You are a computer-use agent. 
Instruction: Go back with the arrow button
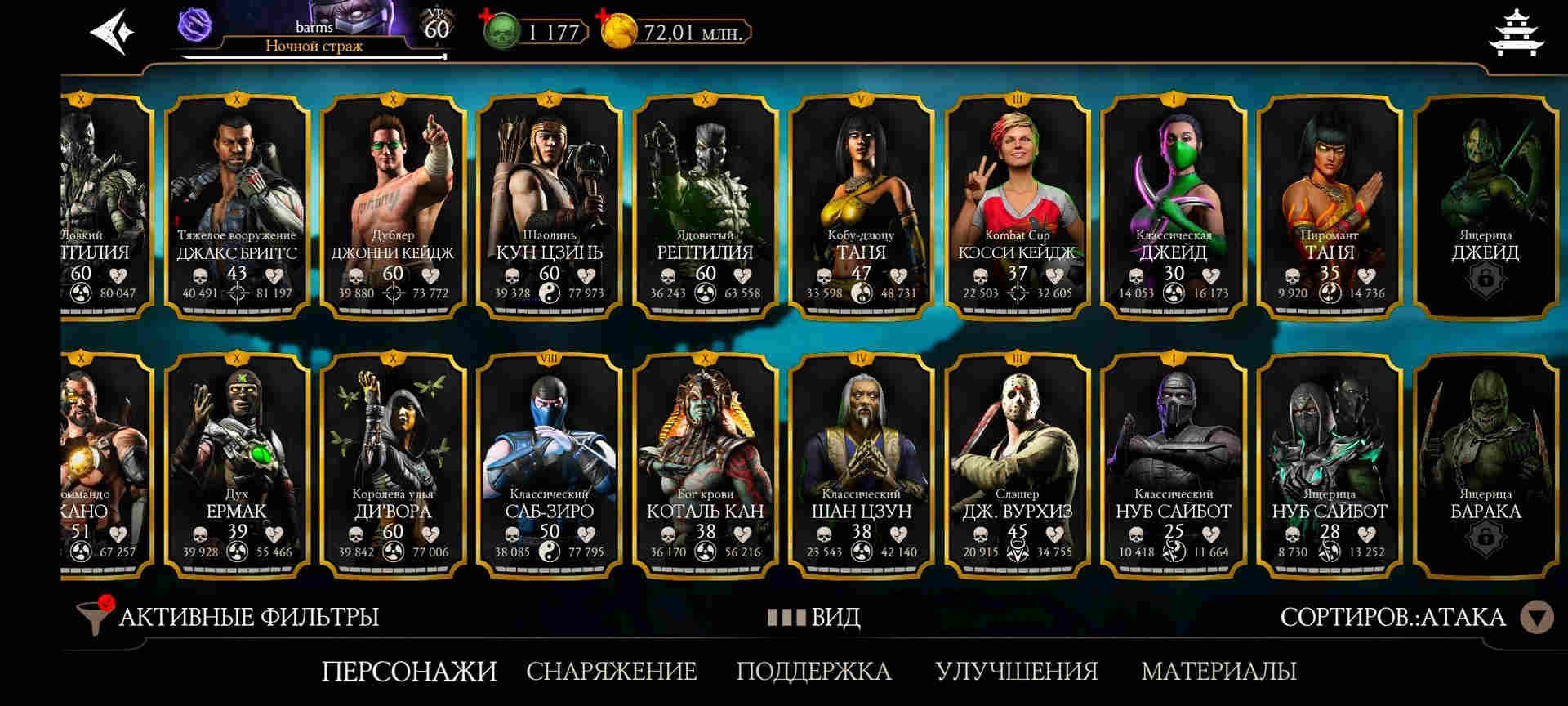[111, 33]
